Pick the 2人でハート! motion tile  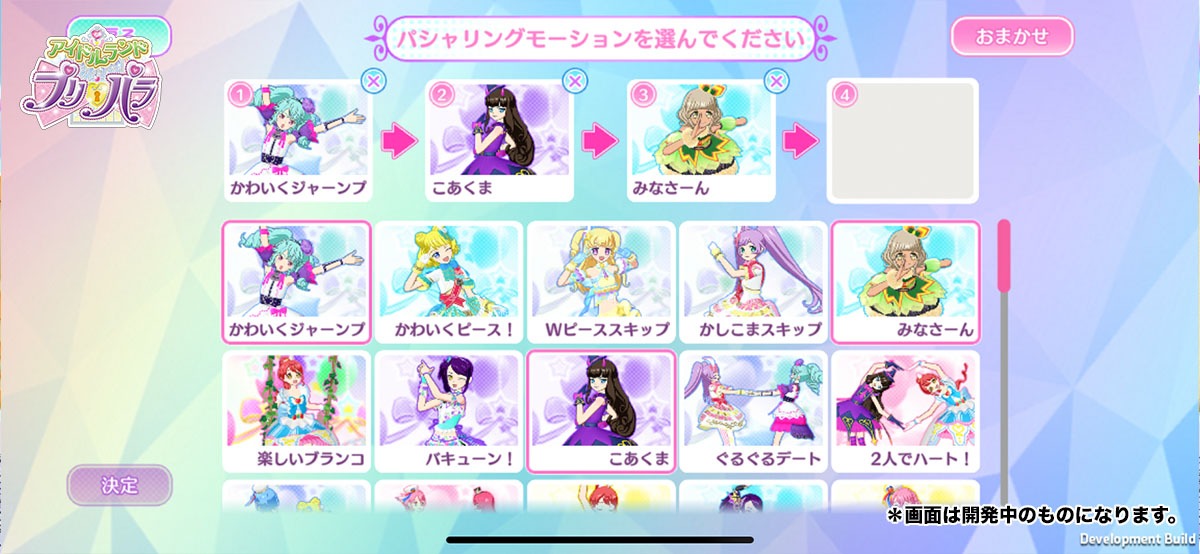point(905,411)
